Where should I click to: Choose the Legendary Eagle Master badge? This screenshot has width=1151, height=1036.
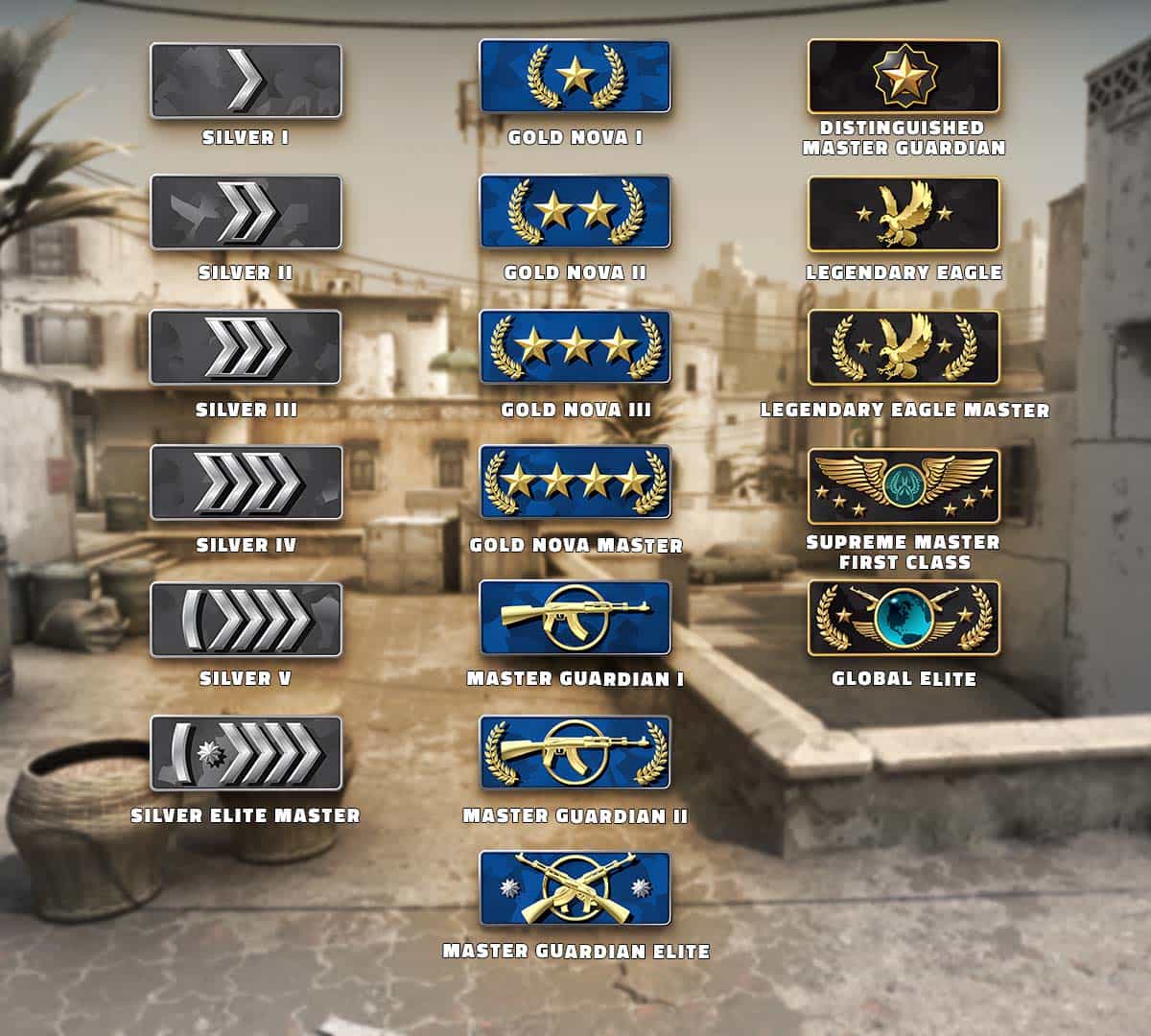pos(904,347)
